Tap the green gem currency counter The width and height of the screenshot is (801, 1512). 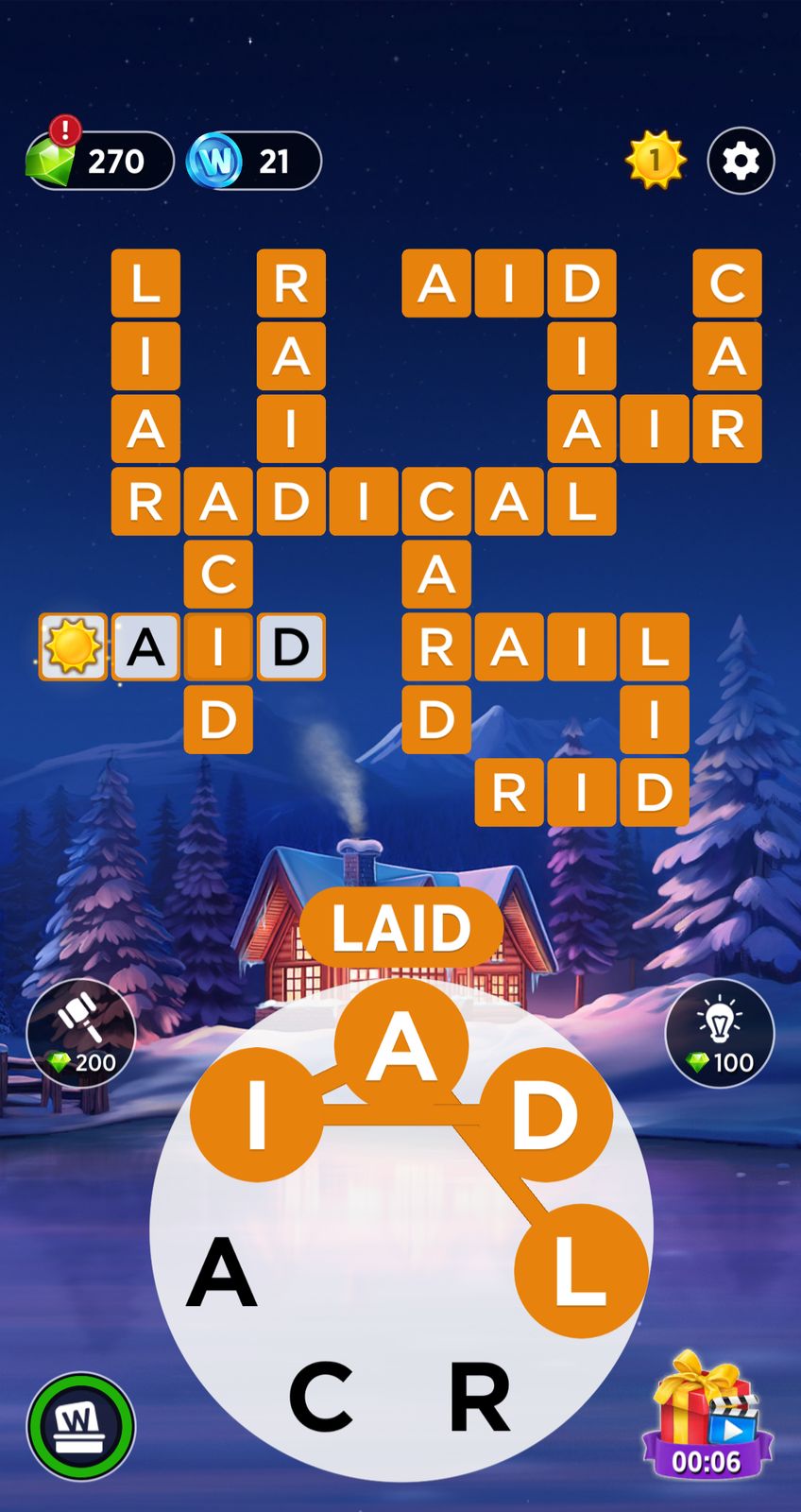[98, 162]
